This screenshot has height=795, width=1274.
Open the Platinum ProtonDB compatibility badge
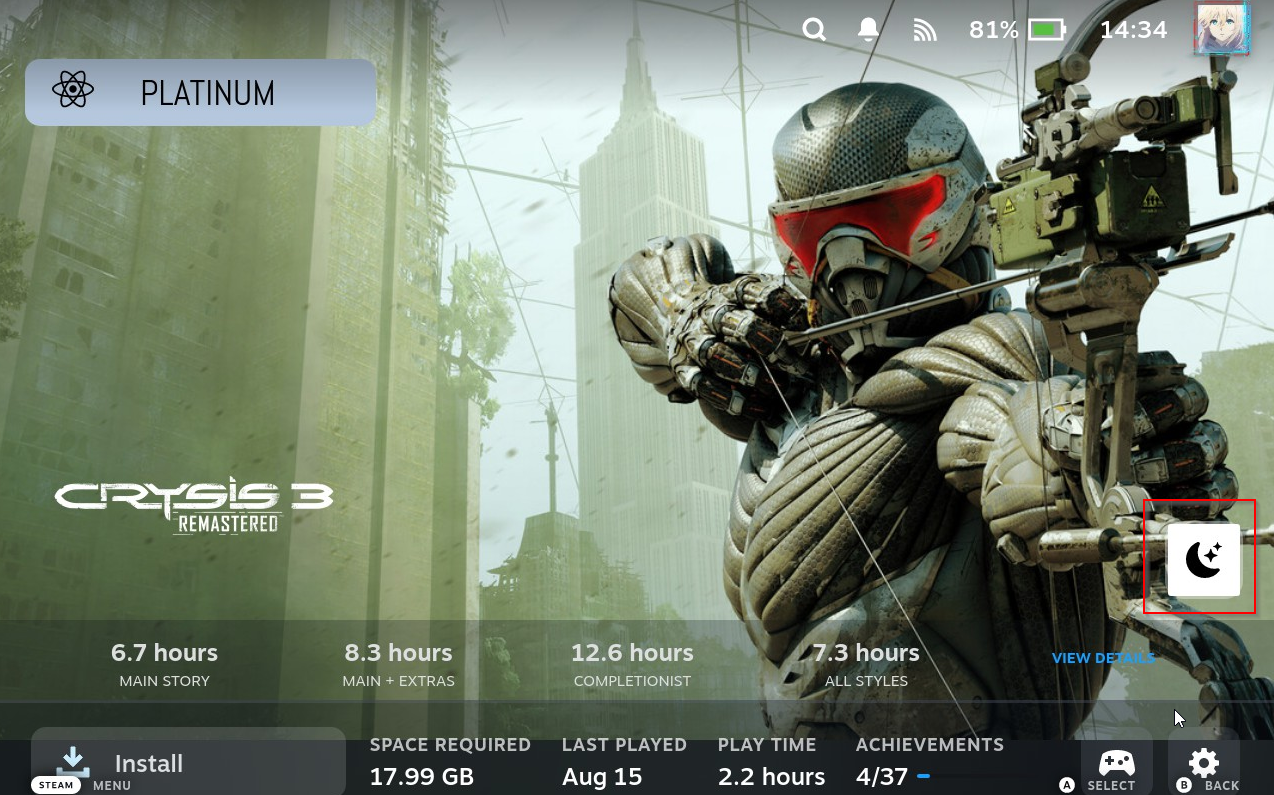[200, 92]
